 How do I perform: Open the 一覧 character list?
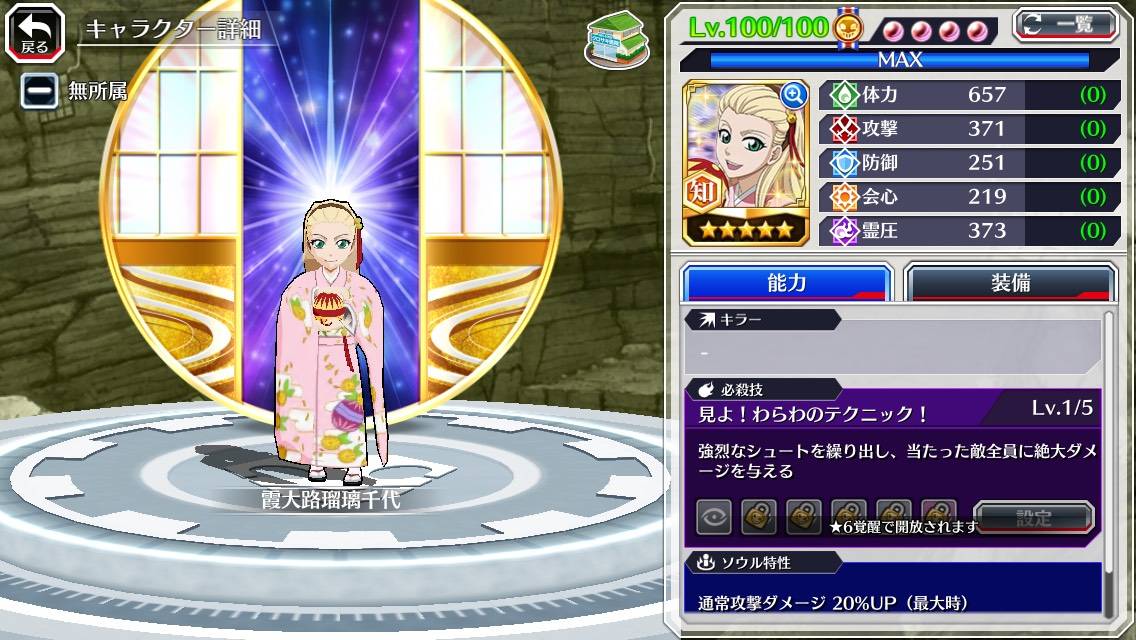coord(1066,24)
